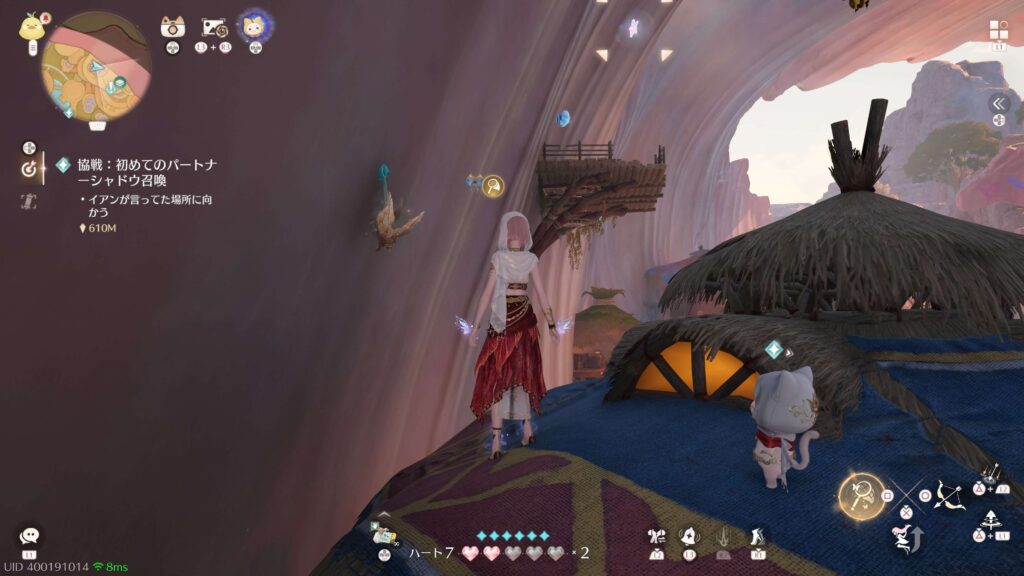
Task: Activate the glowing golden net ability
Action: (x=861, y=496)
